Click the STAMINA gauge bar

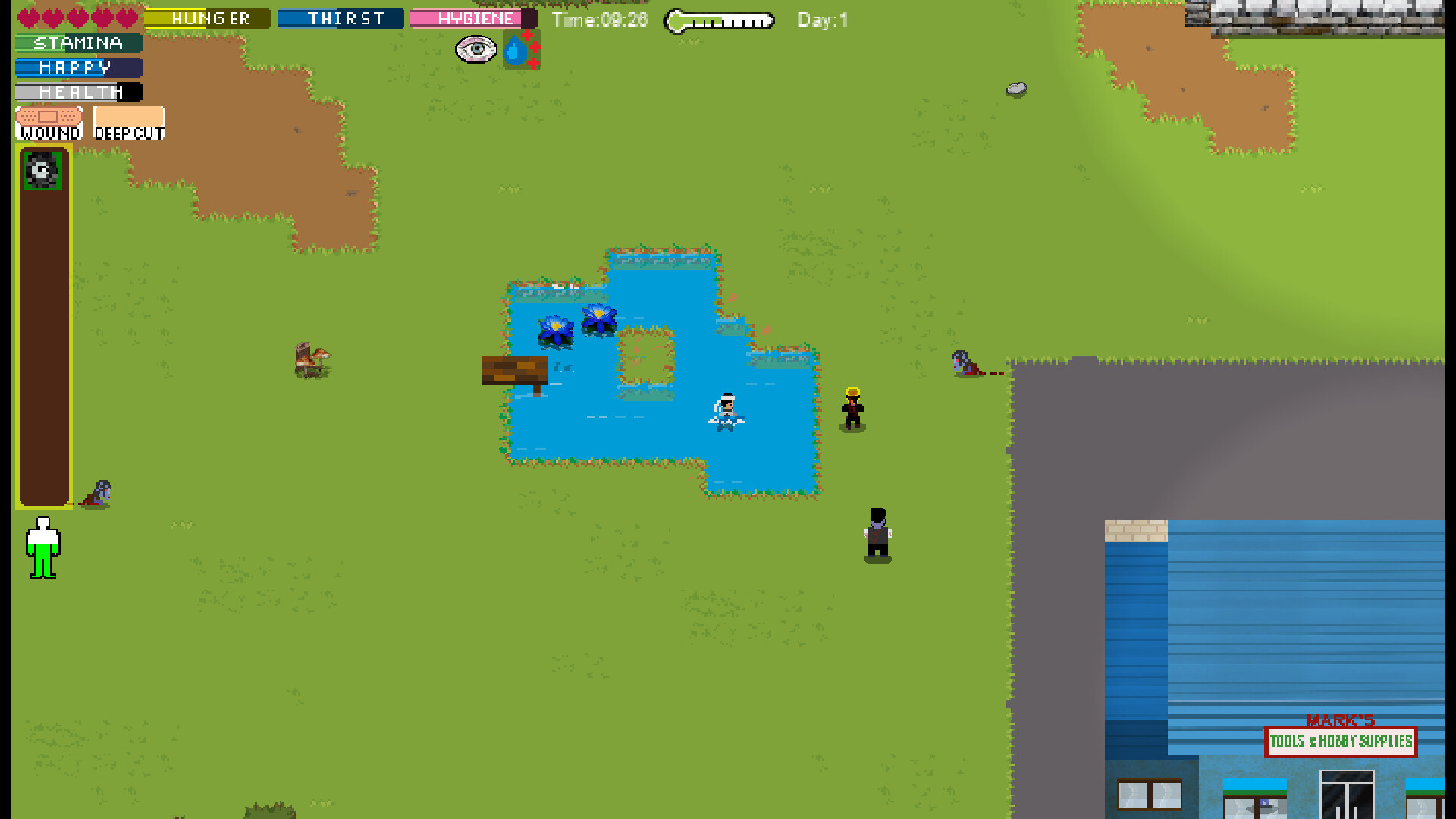point(76,43)
